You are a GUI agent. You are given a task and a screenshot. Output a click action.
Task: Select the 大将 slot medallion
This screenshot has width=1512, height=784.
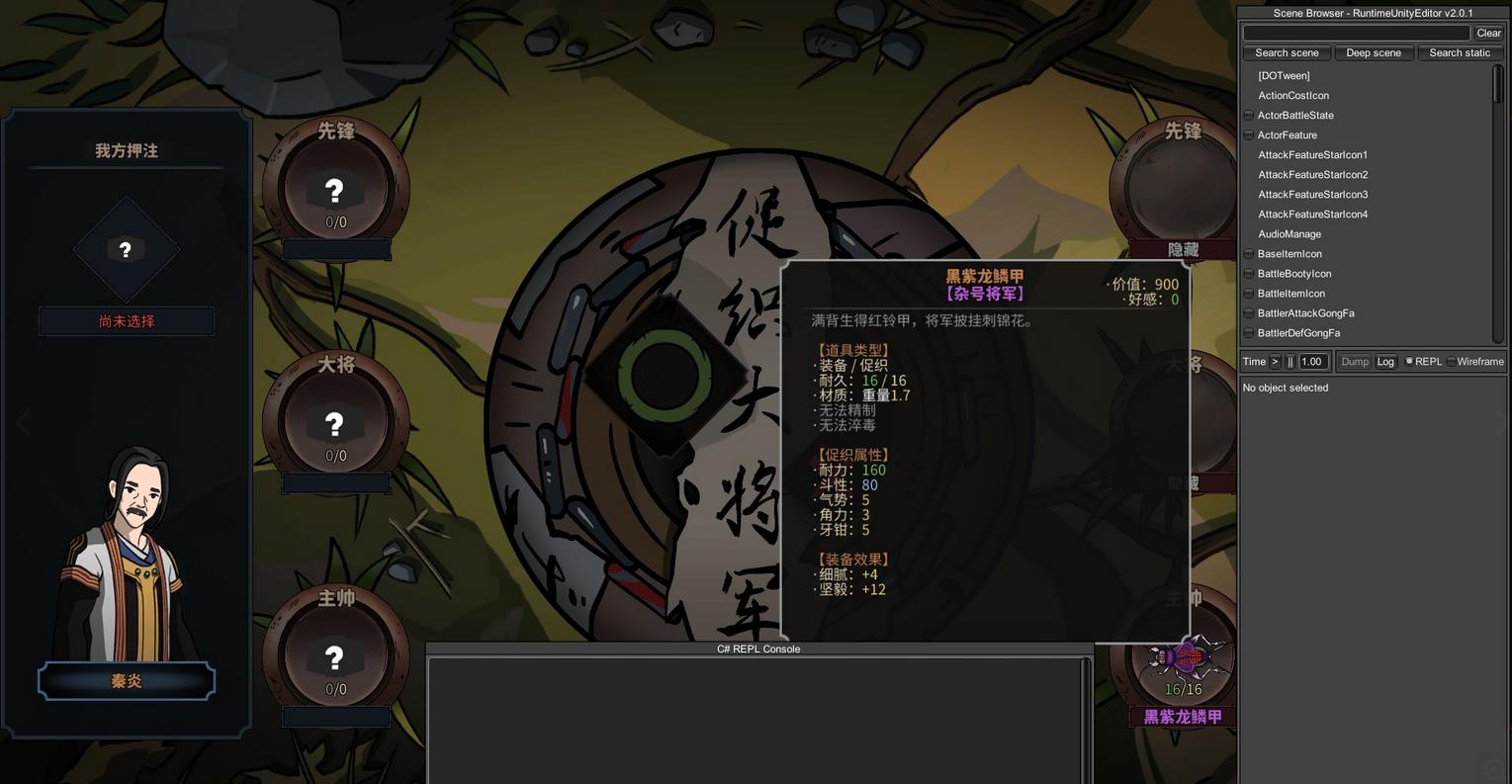334,424
